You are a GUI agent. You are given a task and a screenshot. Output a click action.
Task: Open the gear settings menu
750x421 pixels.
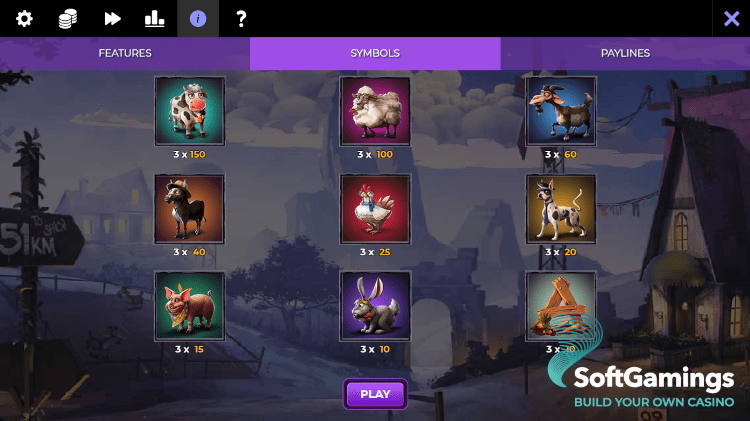click(x=24, y=18)
